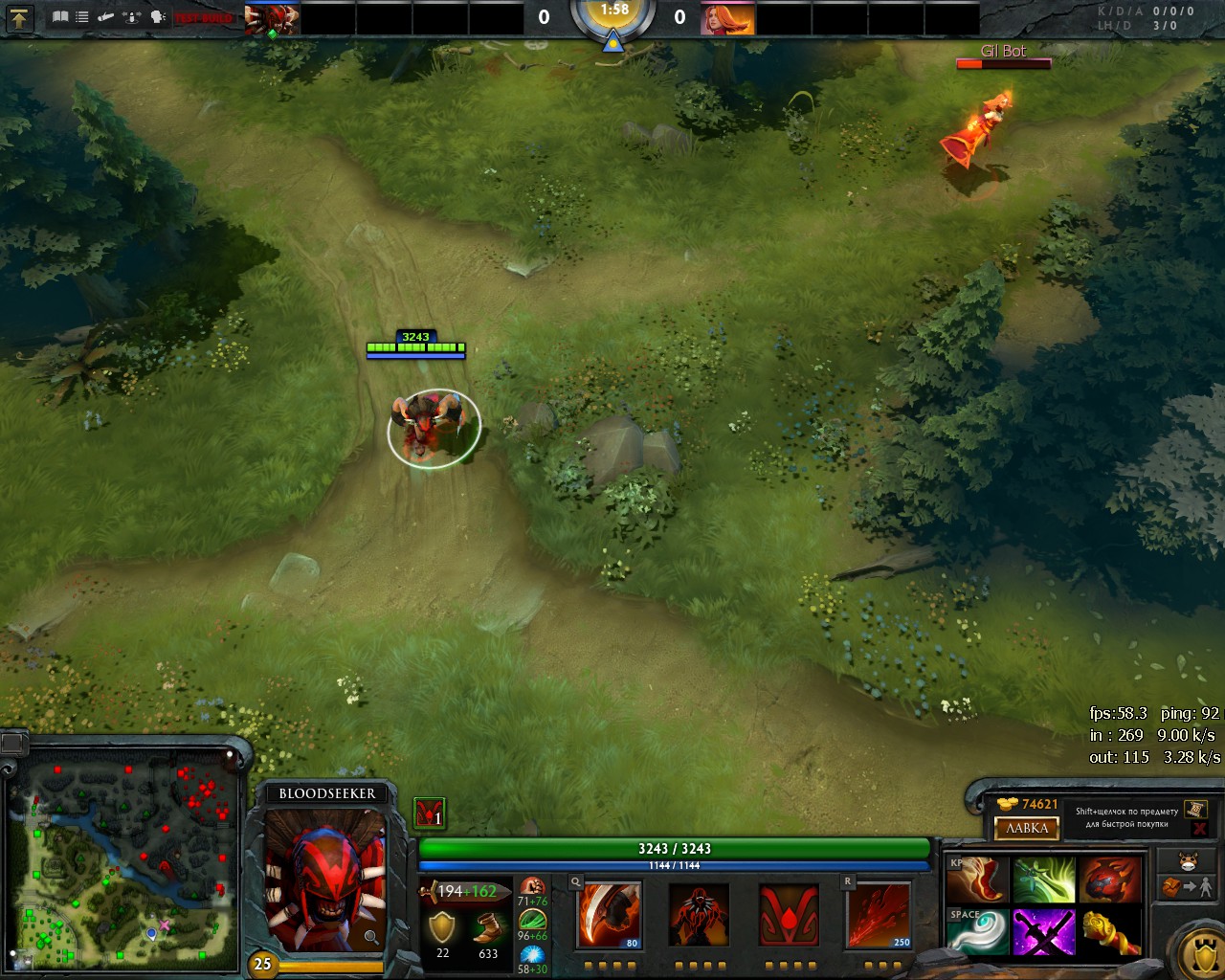Select the courier donkey button
This screenshot has height=980, width=1225.
[1188, 859]
